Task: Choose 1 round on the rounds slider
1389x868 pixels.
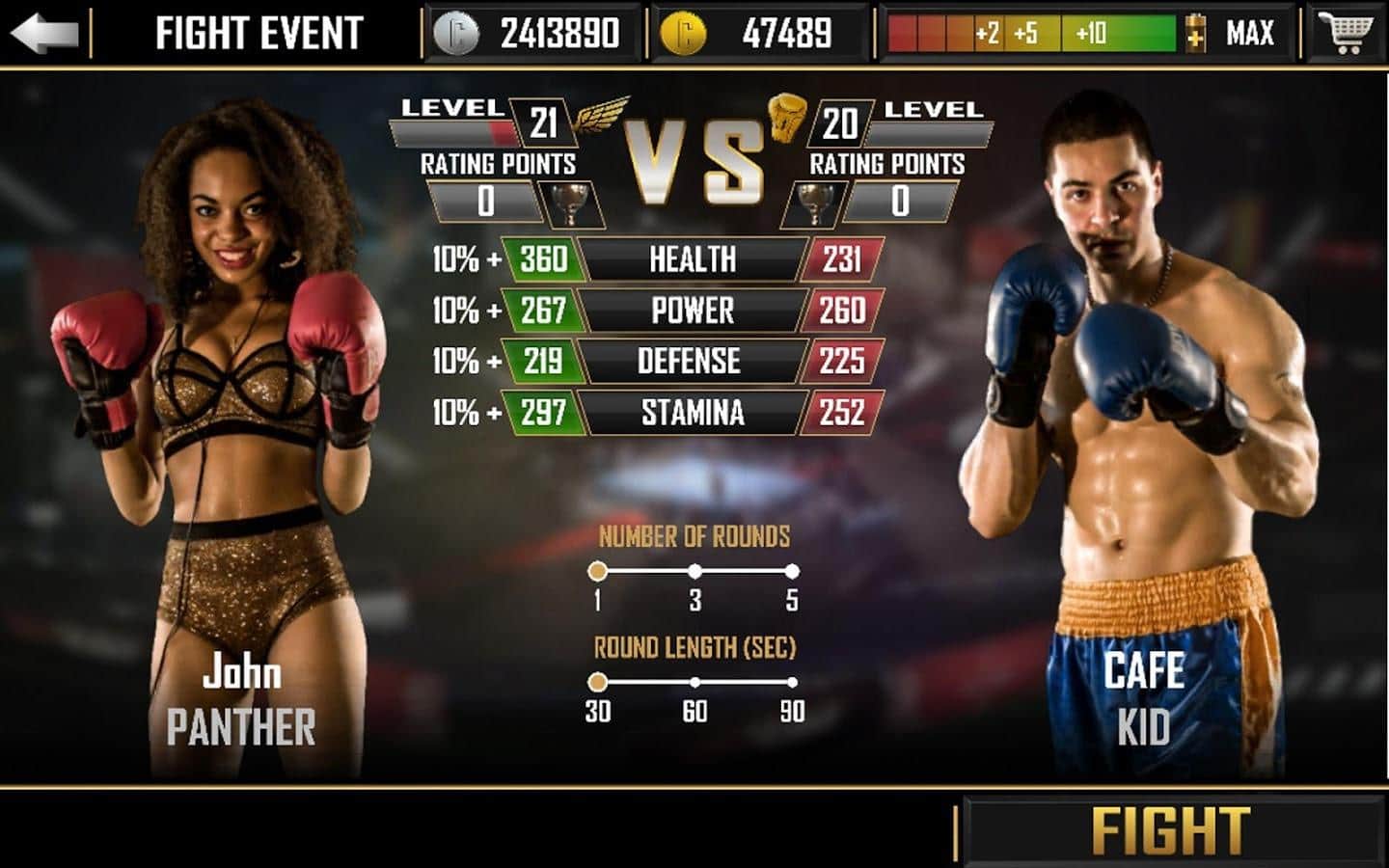Action: 597,572
